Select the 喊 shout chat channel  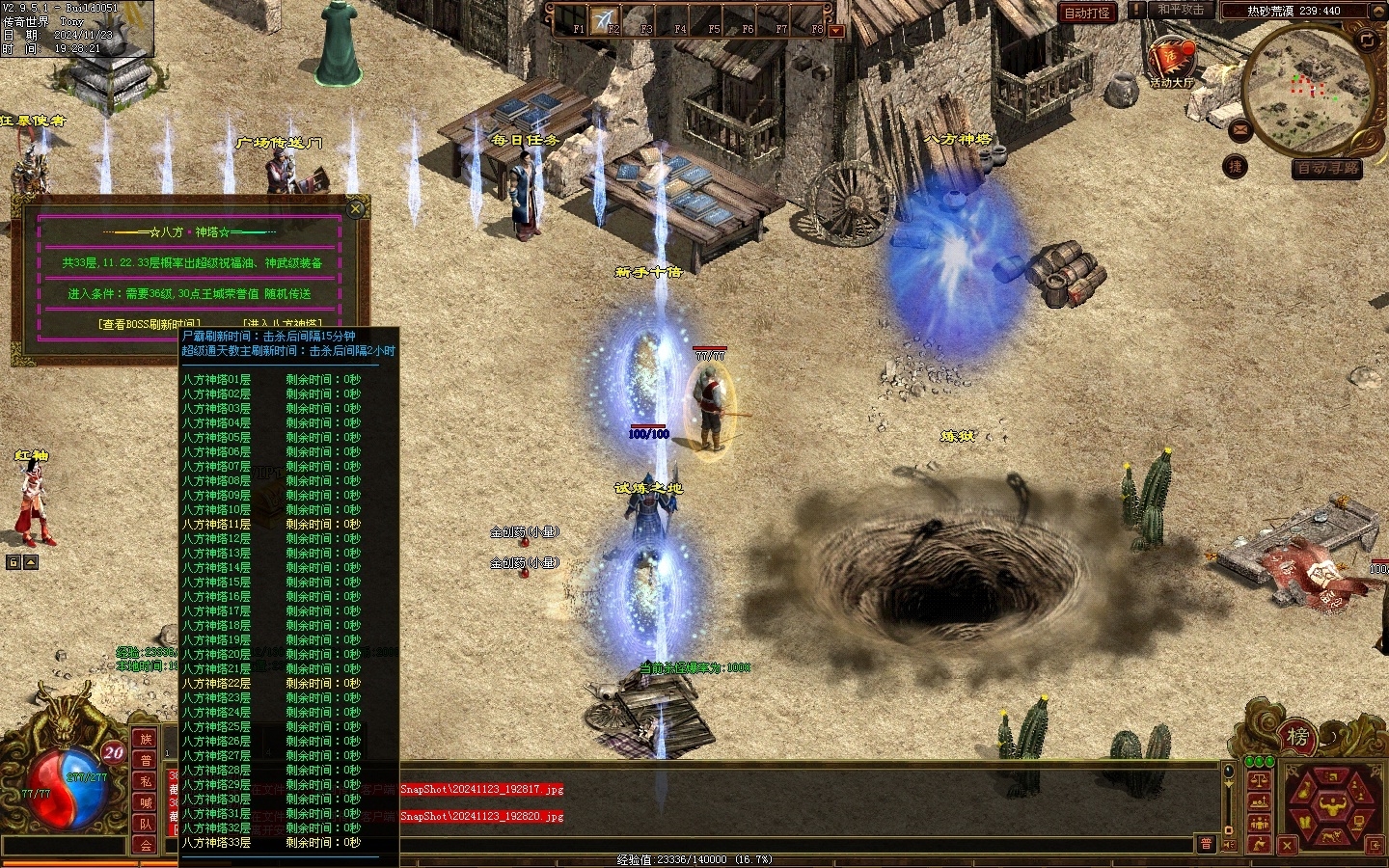[x=146, y=802]
